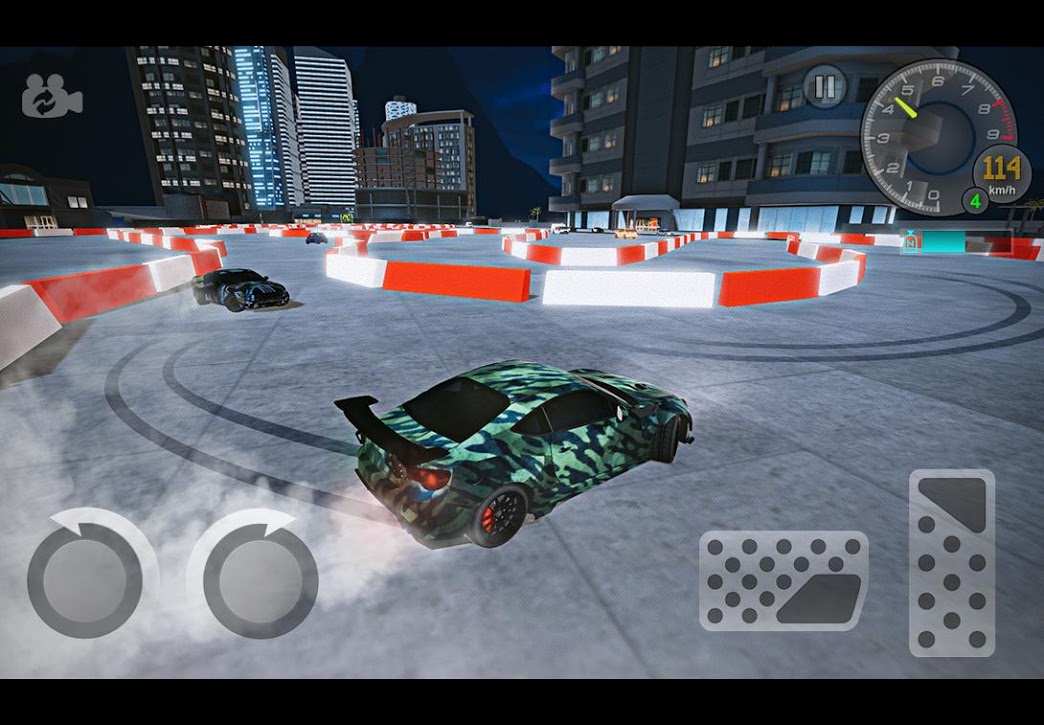1044x725 pixels.
Task: Pause the game
Action: coord(825,87)
